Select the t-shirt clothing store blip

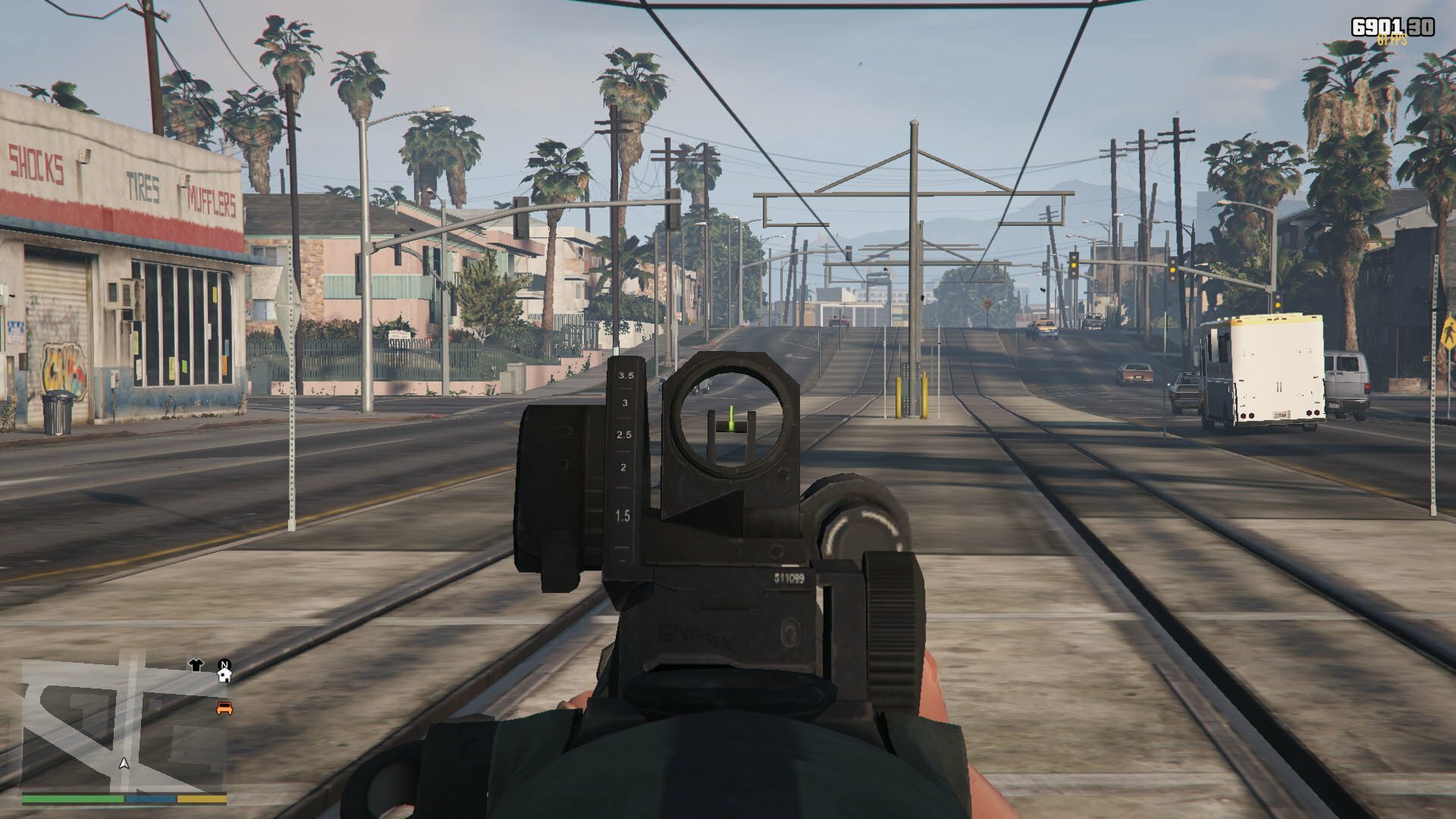pos(196,665)
